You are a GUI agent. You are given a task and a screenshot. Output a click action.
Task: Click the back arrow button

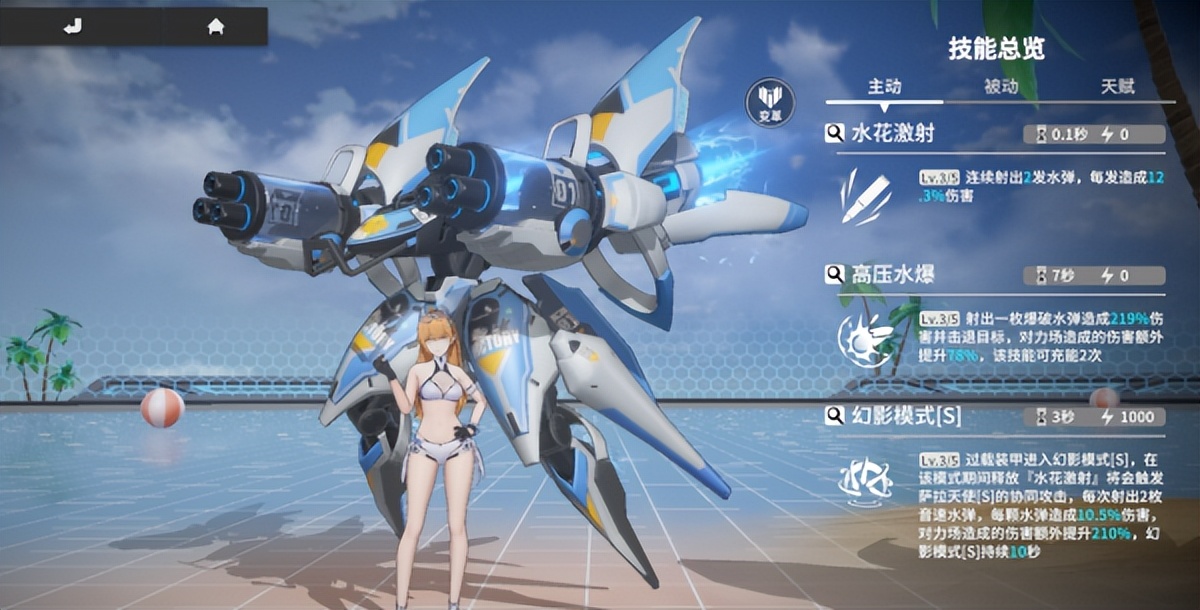pos(72,27)
